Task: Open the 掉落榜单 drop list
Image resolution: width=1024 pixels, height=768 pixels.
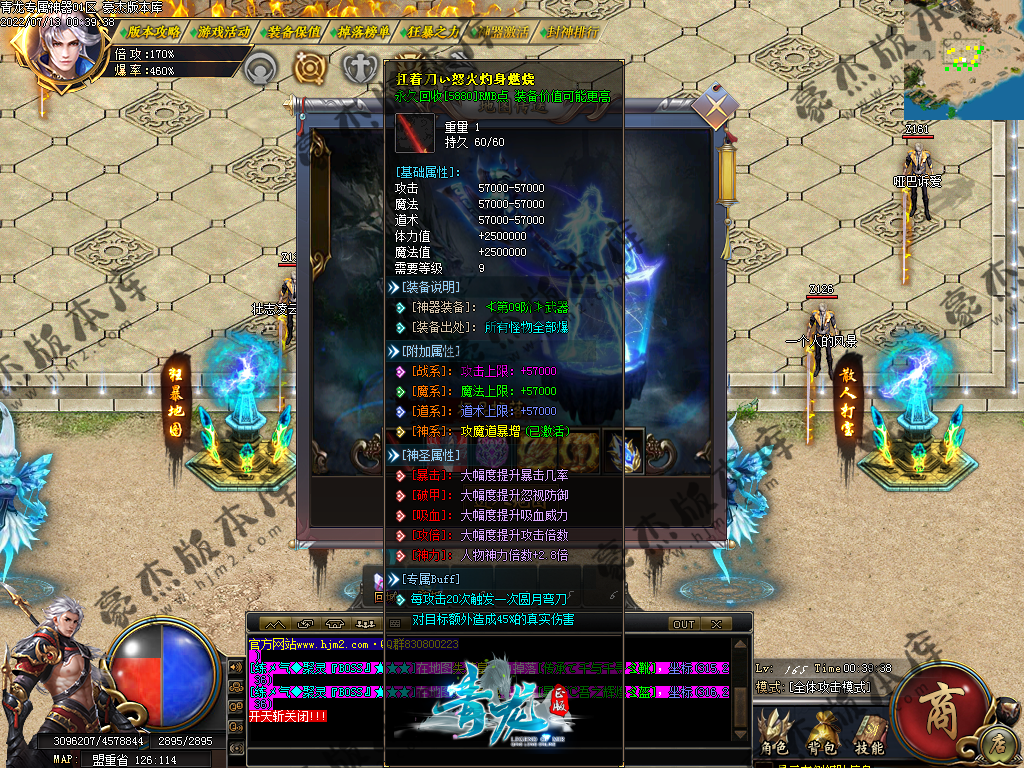Action: tap(364, 31)
